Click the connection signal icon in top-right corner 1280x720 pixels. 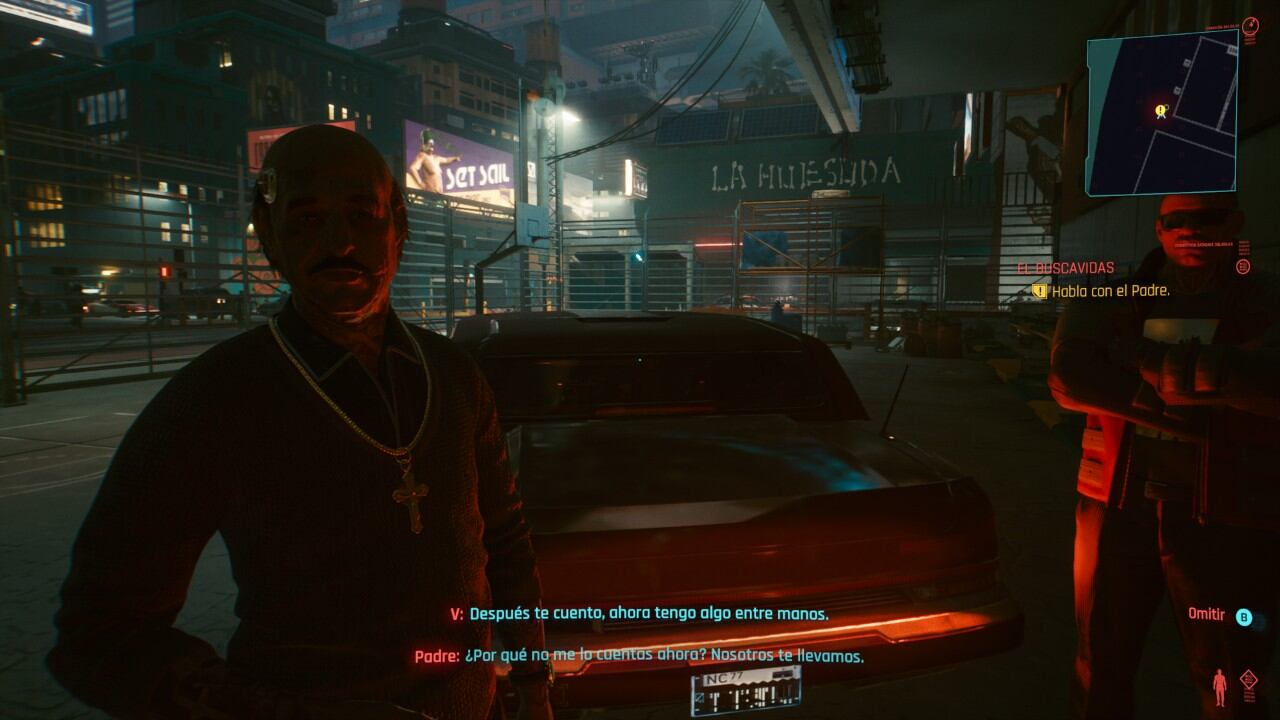tap(1251, 25)
